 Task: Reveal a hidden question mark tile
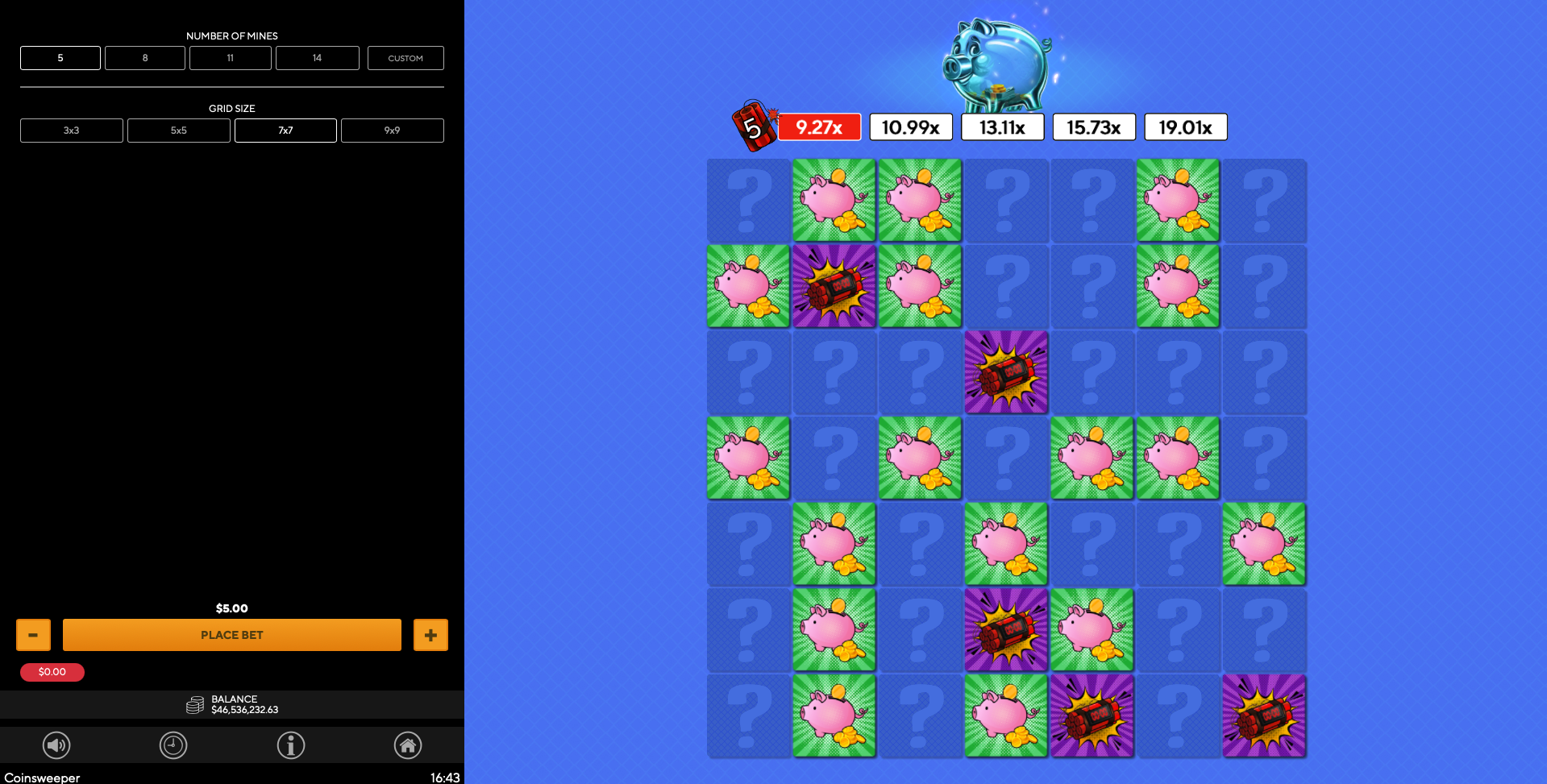pos(747,200)
